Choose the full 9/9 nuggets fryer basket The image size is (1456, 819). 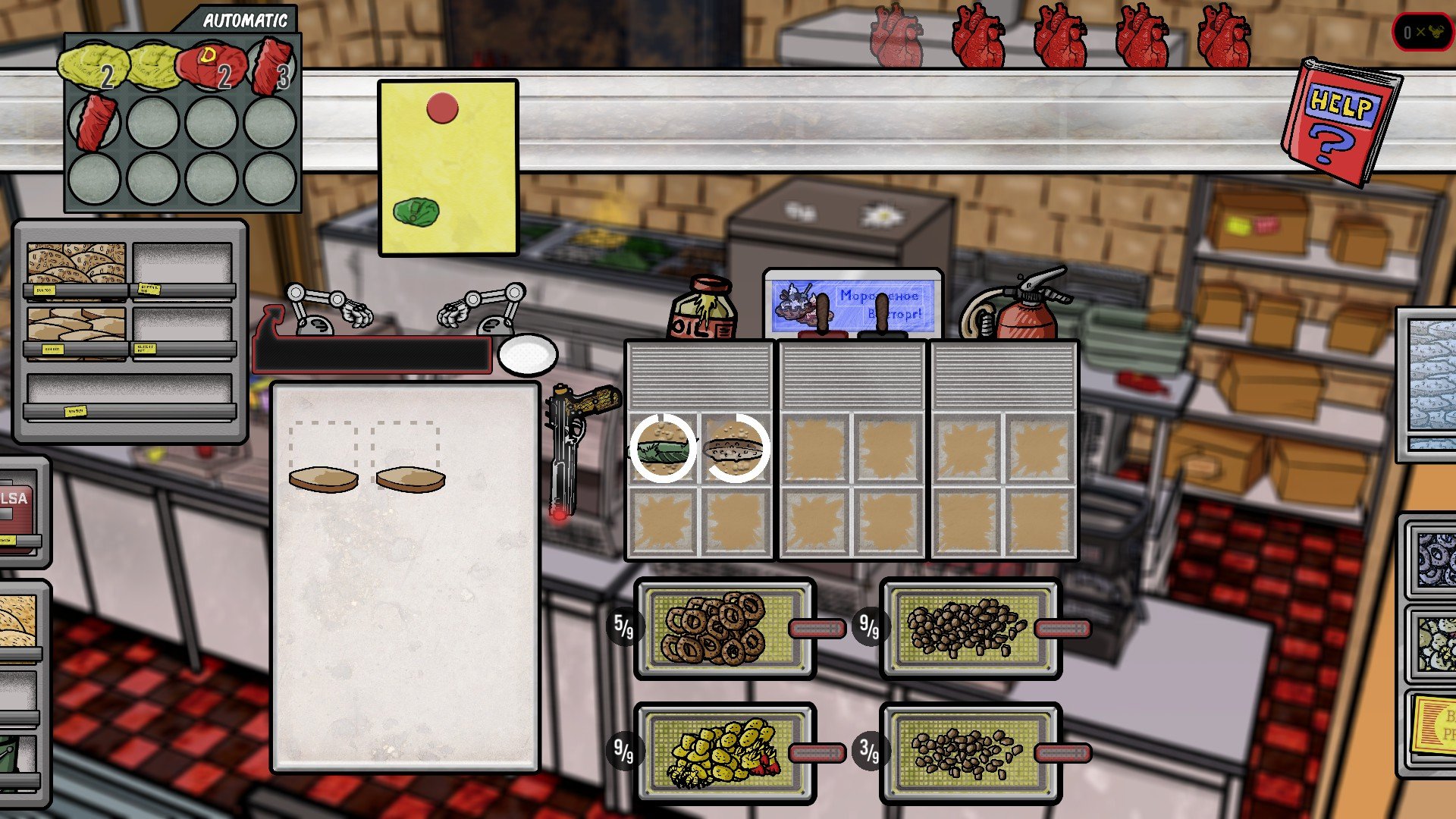click(x=970, y=629)
